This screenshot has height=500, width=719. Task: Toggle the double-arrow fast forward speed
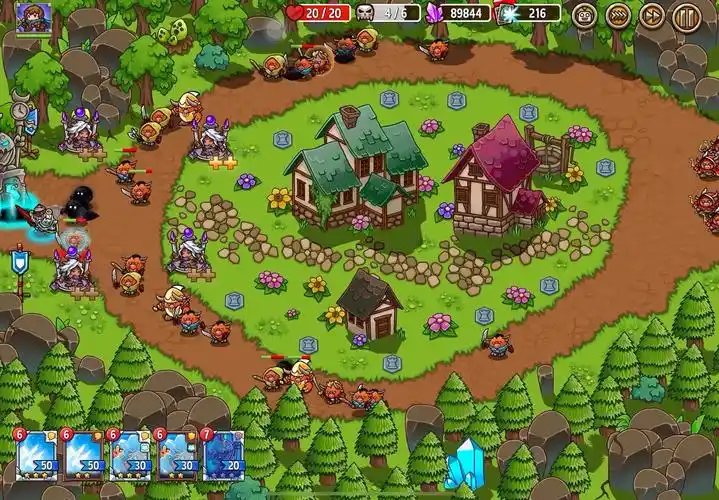click(x=652, y=15)
